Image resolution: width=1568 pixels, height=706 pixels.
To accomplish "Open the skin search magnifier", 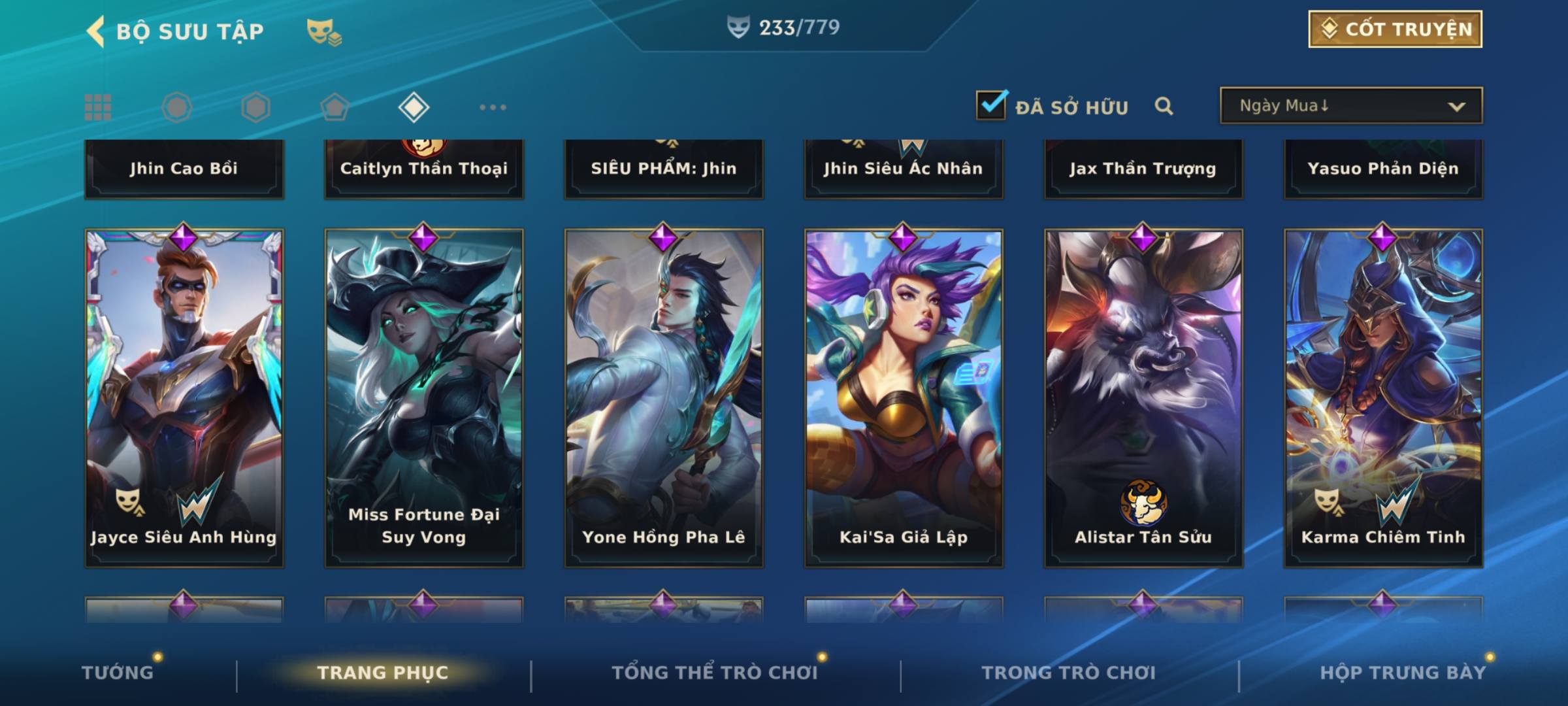I will click(1164, 106).
